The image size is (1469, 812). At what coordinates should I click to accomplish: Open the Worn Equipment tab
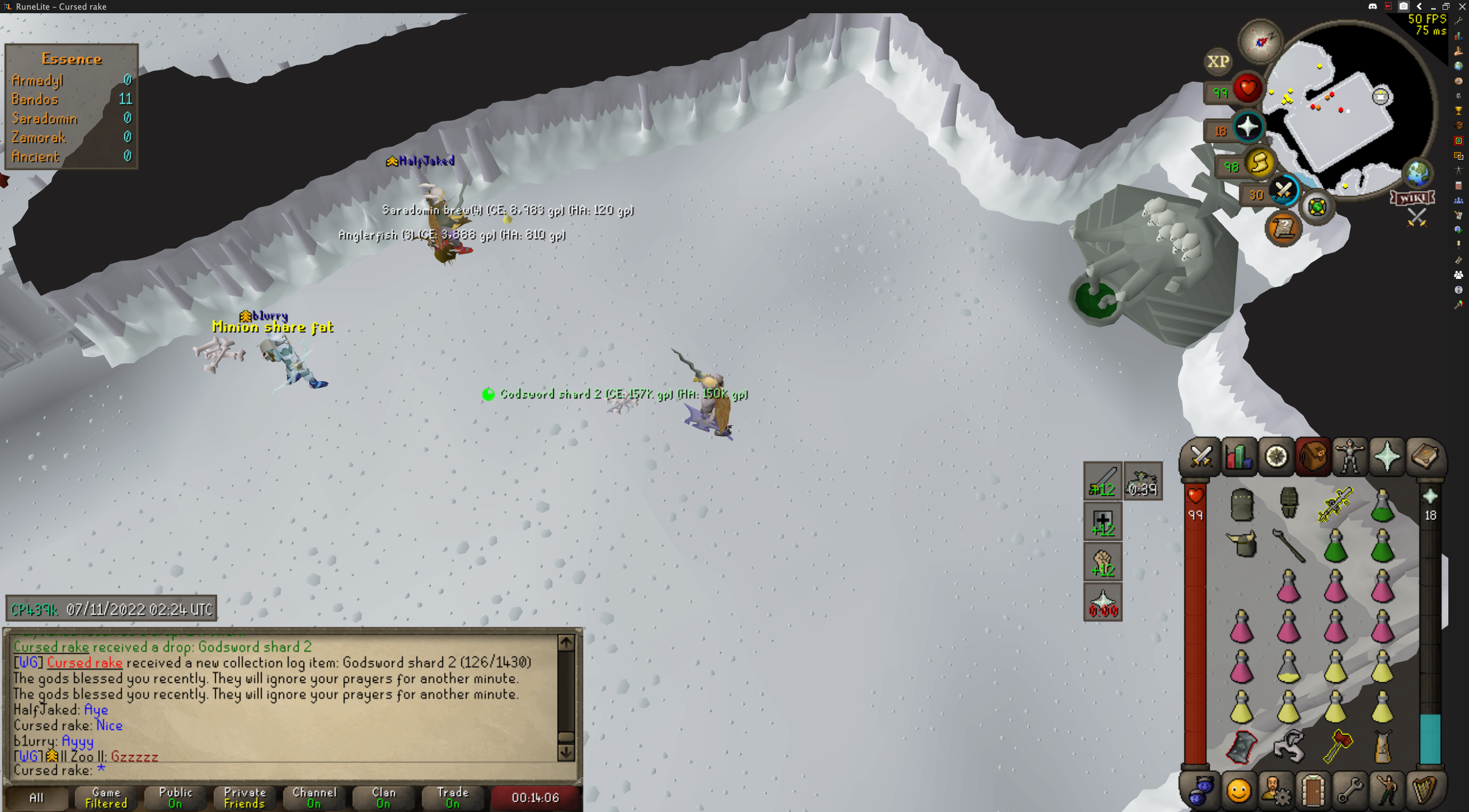coord(1350,457)
